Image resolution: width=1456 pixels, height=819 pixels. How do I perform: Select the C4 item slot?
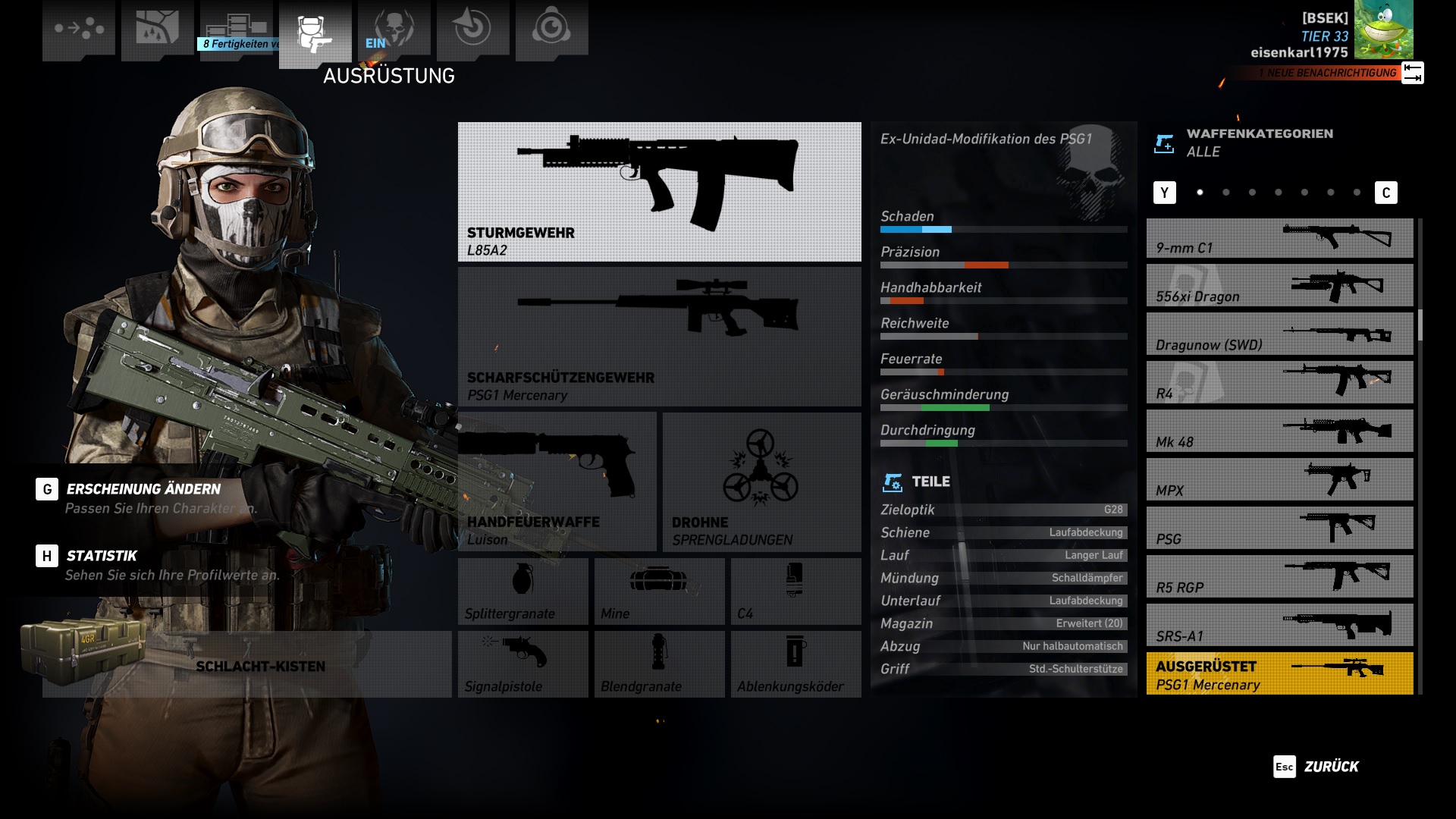pos(795,591)
